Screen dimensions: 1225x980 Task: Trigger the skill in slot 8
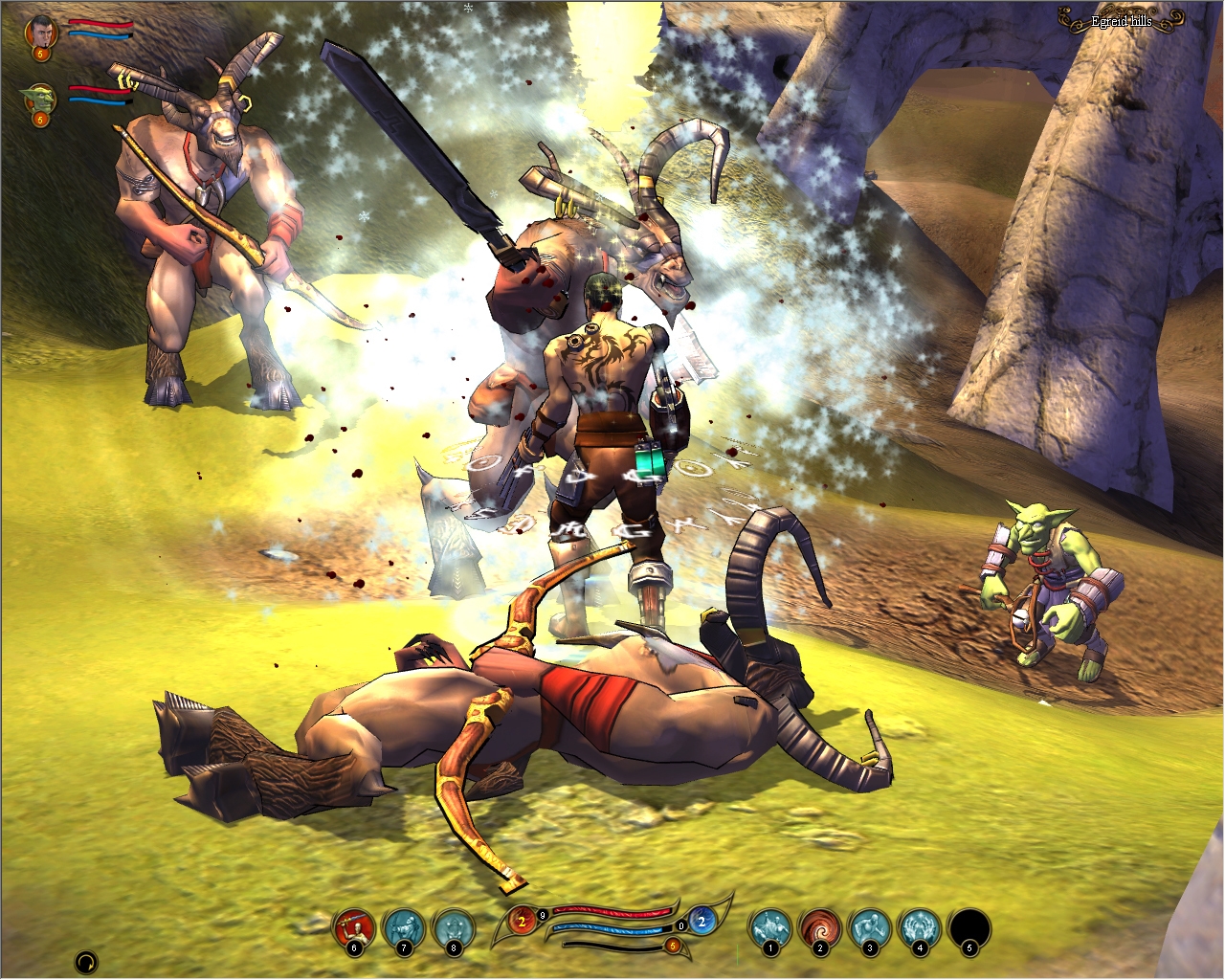pos(453,927)
